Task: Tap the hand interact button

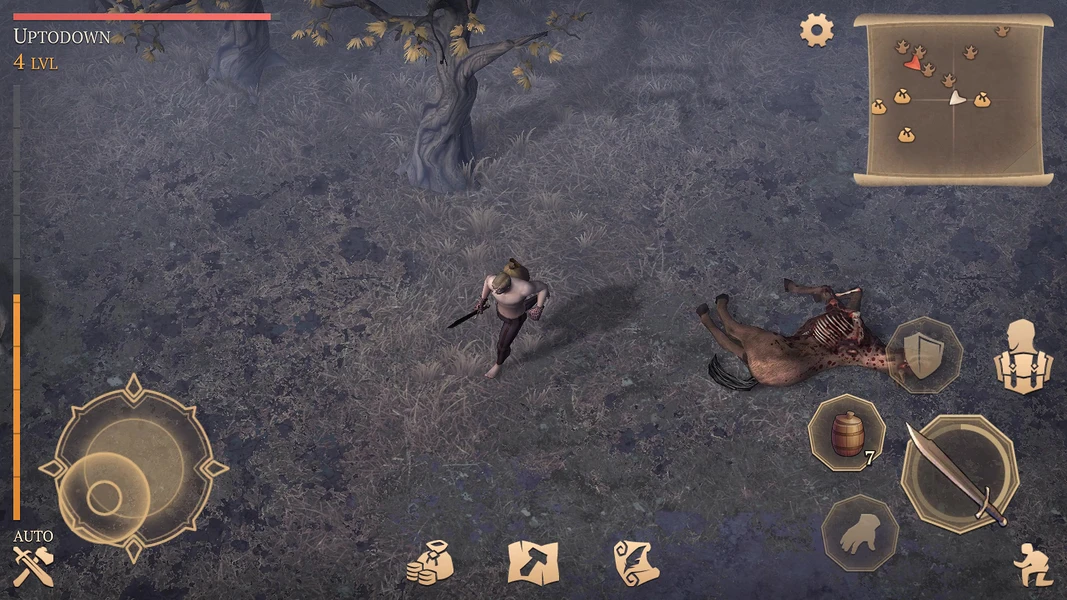Action: click(859, 534)
